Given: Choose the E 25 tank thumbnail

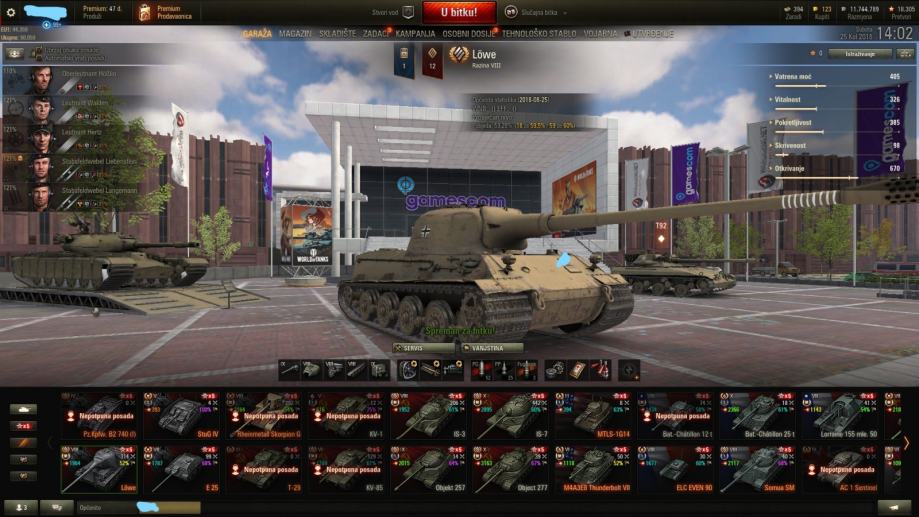Looking at the screenshot, I should [x=182, y=469].
